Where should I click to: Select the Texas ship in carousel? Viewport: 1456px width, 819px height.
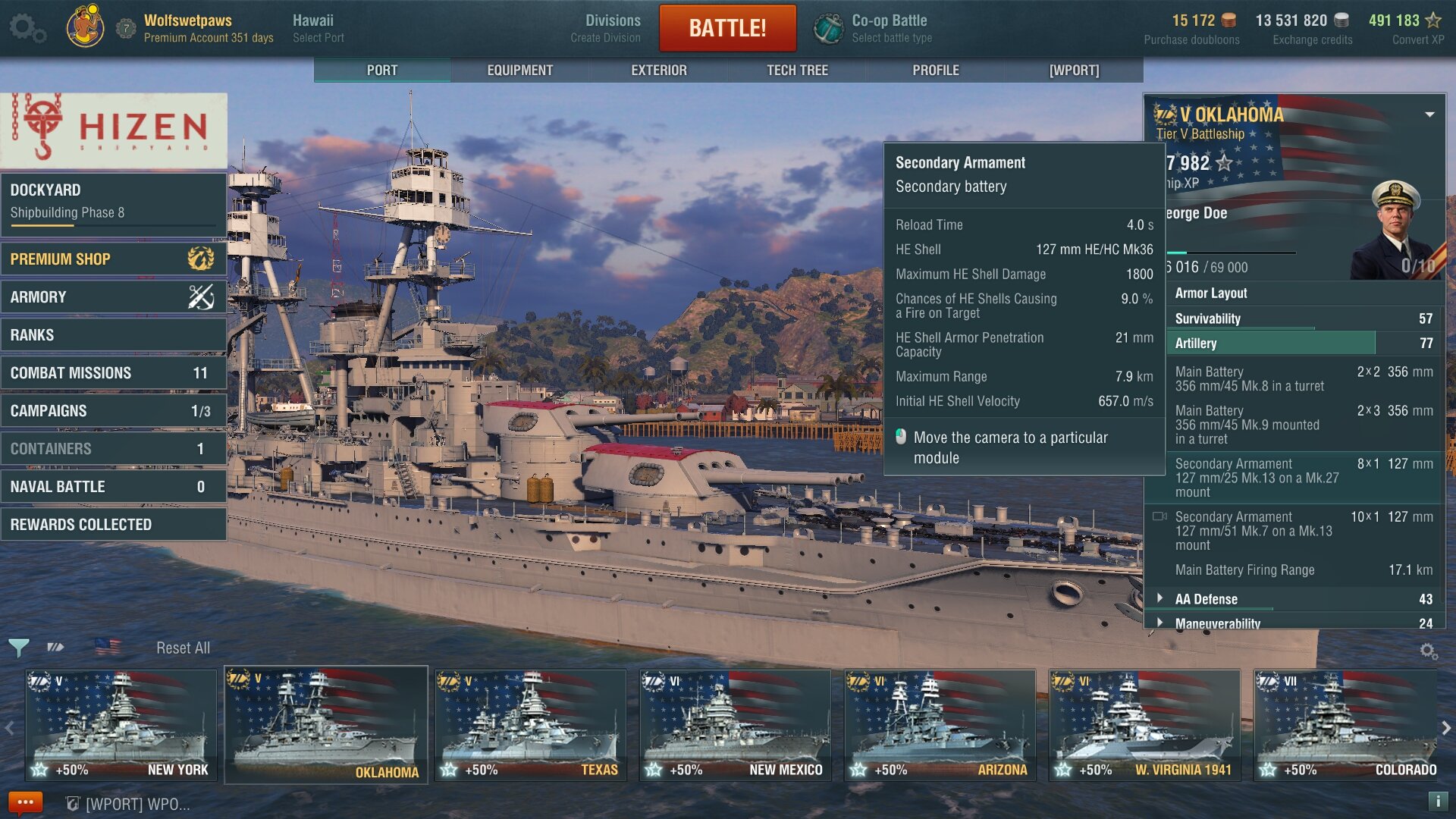click(x=531, y=725)
